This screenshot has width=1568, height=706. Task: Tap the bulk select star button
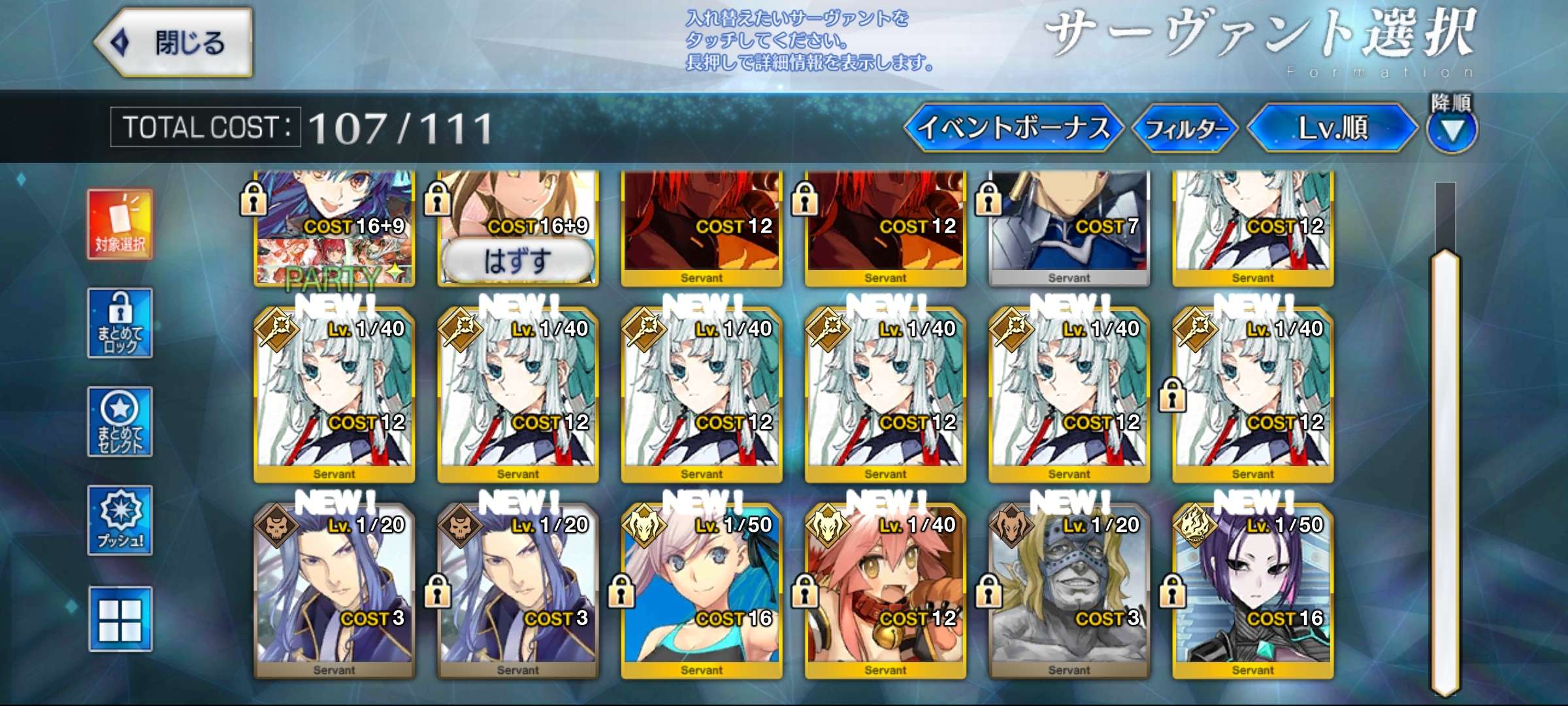click(120, 422)
